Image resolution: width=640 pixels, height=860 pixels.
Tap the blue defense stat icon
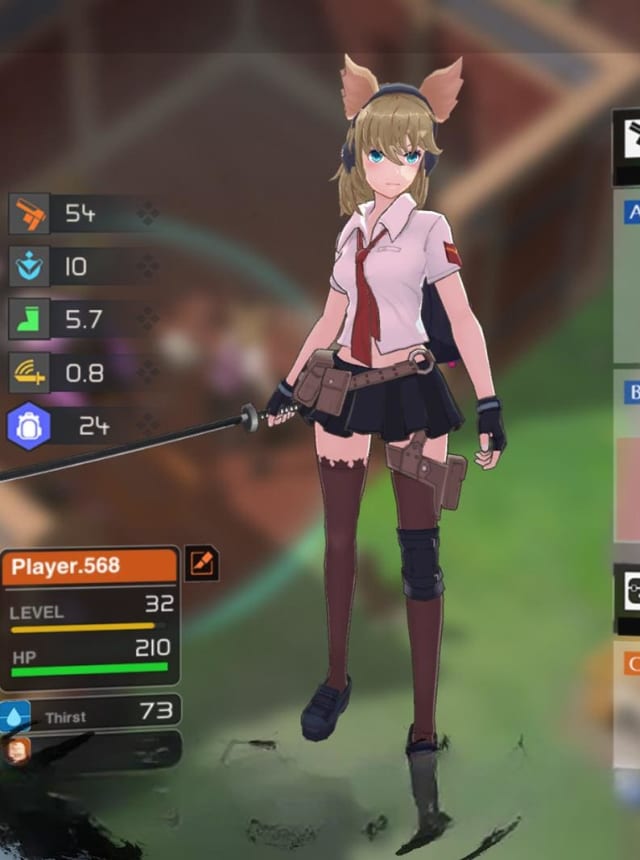point(28,266)
